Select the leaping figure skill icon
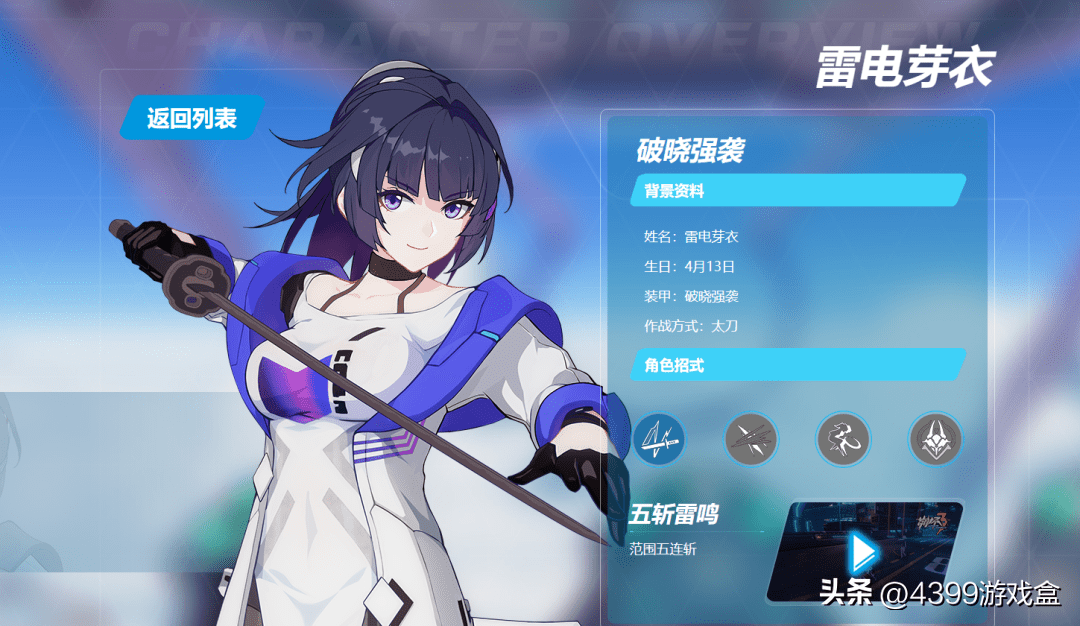 843,438
